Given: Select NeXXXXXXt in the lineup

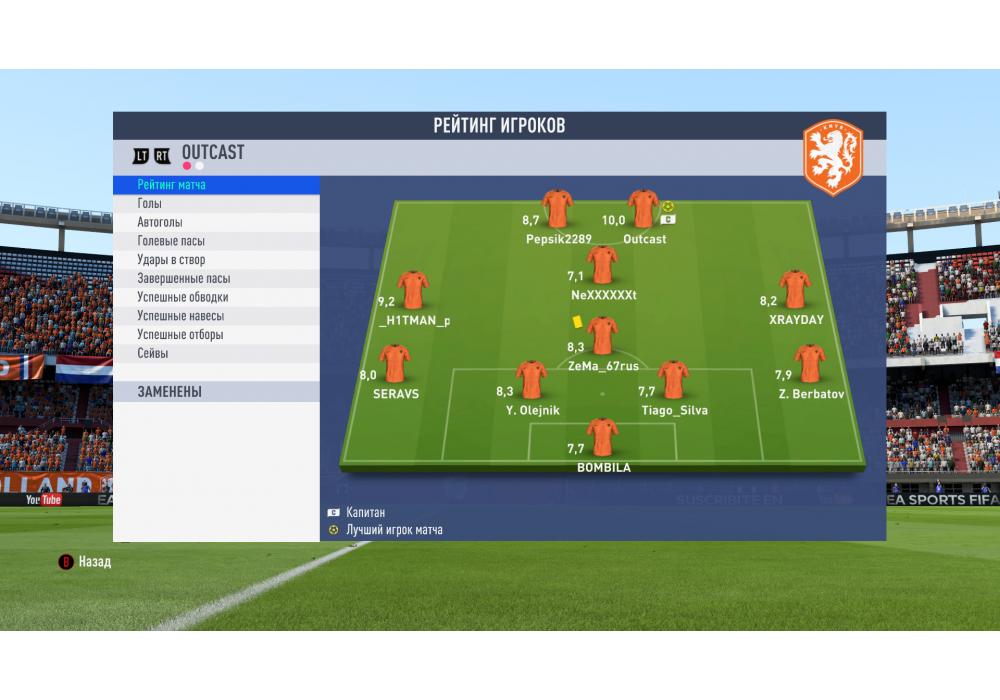Looking at the screenshot, I should [x=602, y=265].
